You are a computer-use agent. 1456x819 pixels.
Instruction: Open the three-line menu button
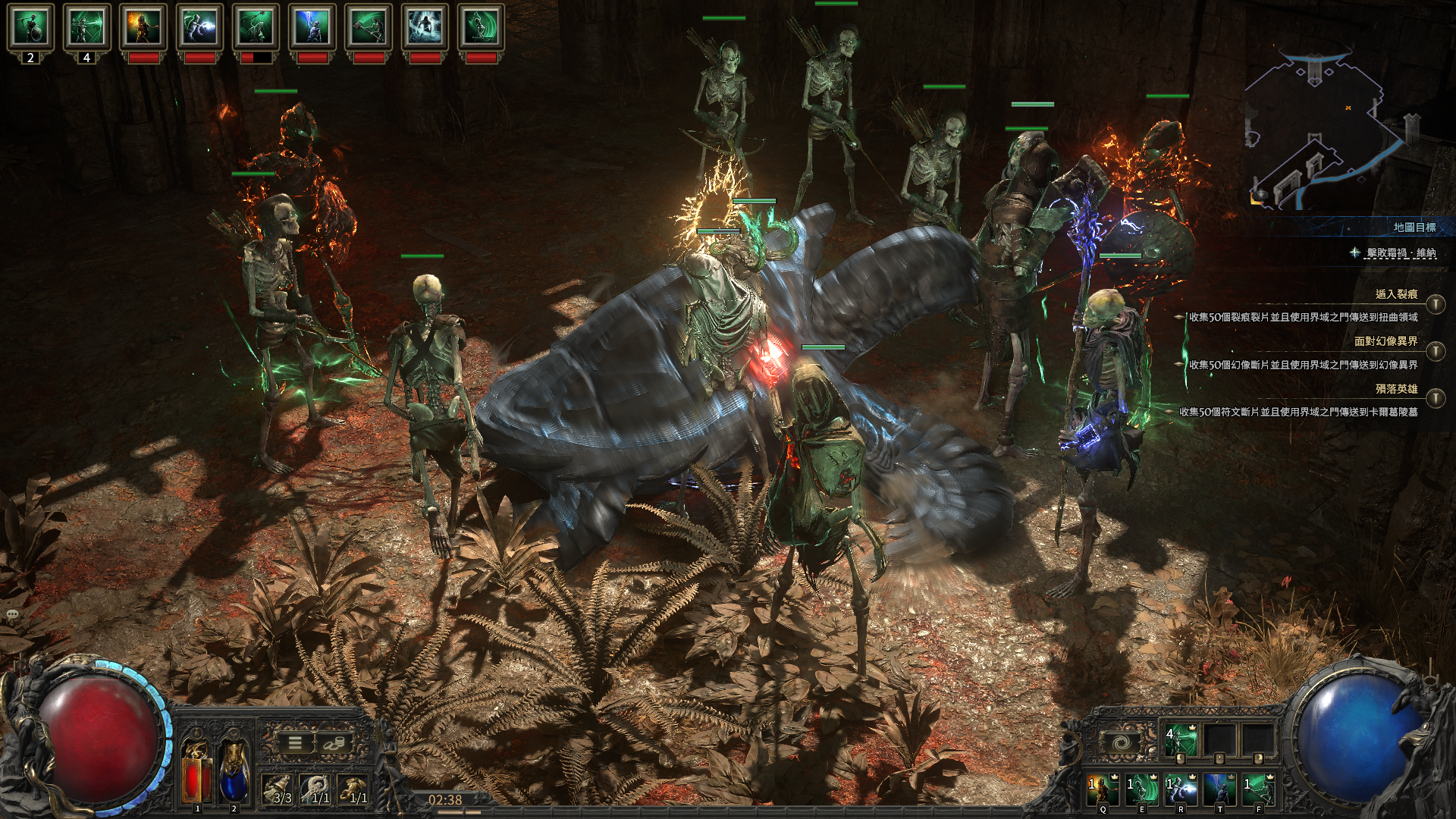[x=294, y=743]
